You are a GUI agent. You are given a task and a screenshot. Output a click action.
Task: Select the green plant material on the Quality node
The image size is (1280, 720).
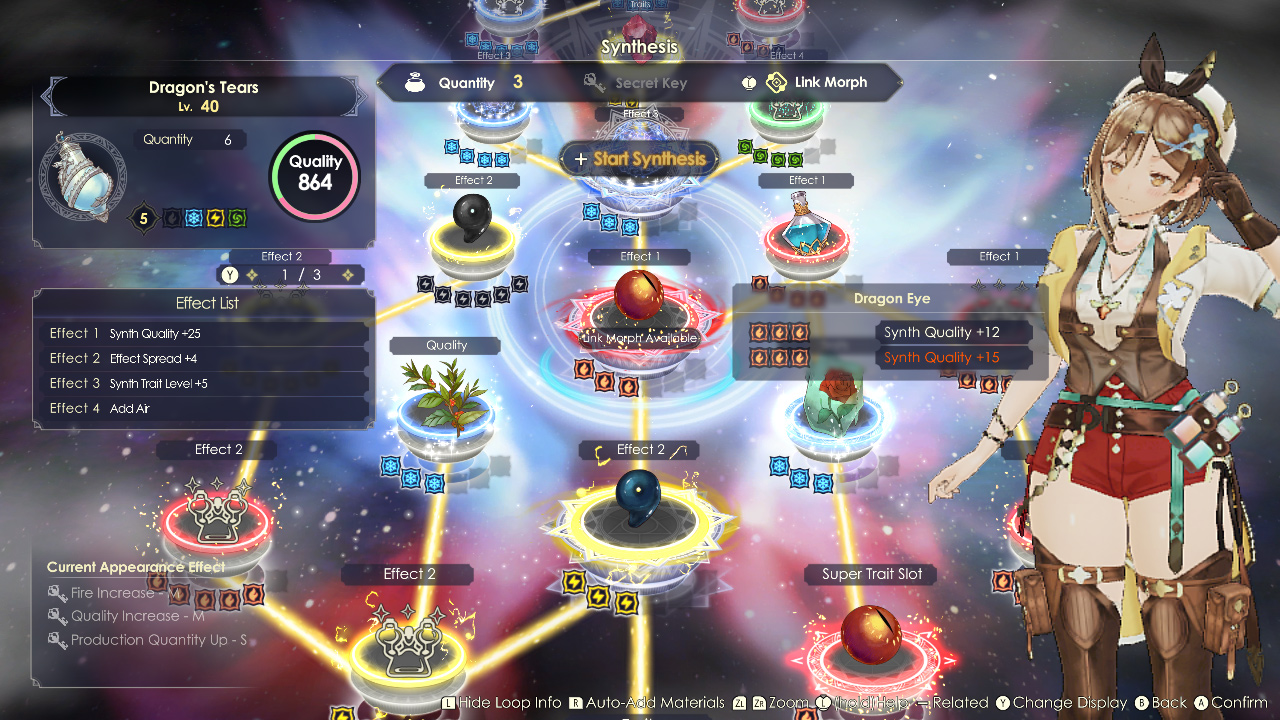[x=447, y=395]
